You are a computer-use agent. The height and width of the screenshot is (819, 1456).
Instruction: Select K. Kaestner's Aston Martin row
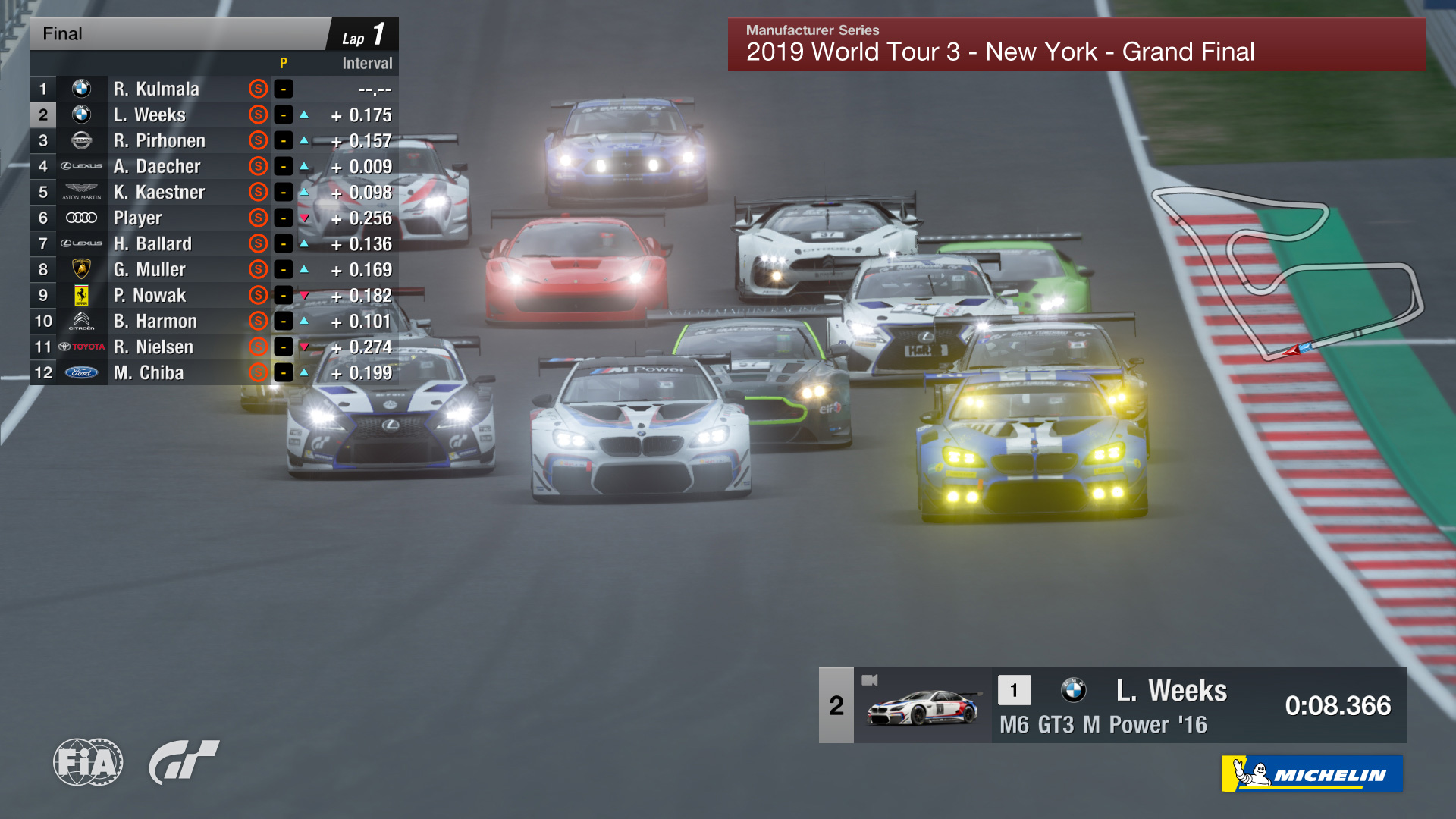coord(159,192)
